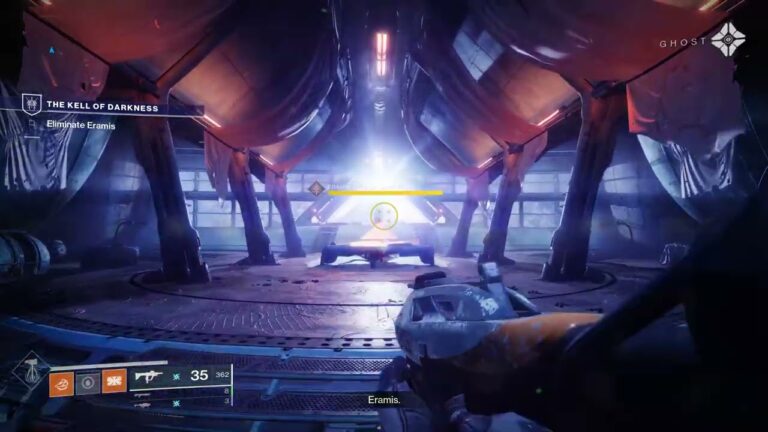768x432 pixels.
Task: Click the boss marker diamond by the health bar
Action: click(317, 188)
